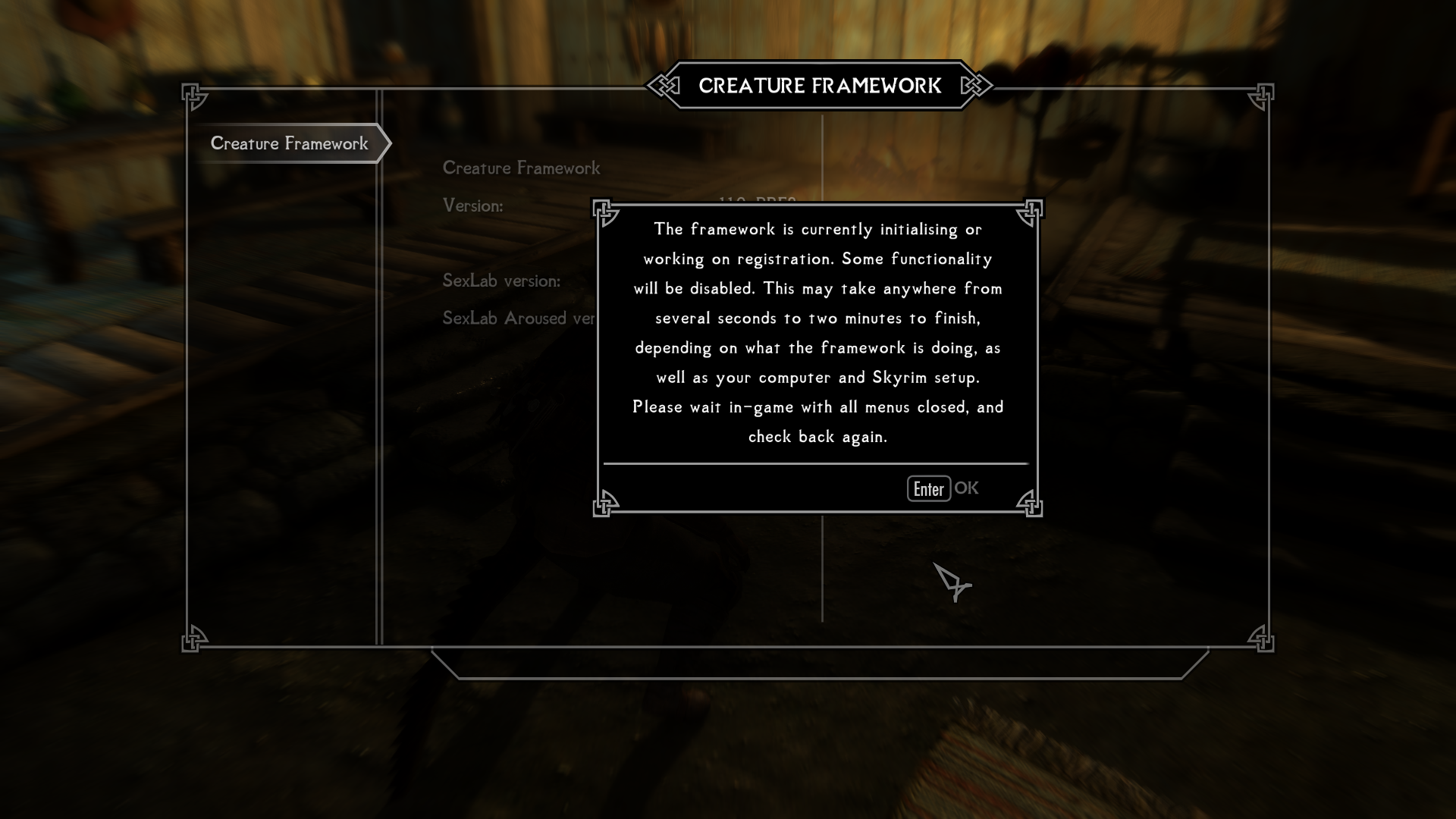The height and width of the screenshot is (819, 1456).
Task: Click the CREATURE FRAMEWORK title banner
Action: 819,86
